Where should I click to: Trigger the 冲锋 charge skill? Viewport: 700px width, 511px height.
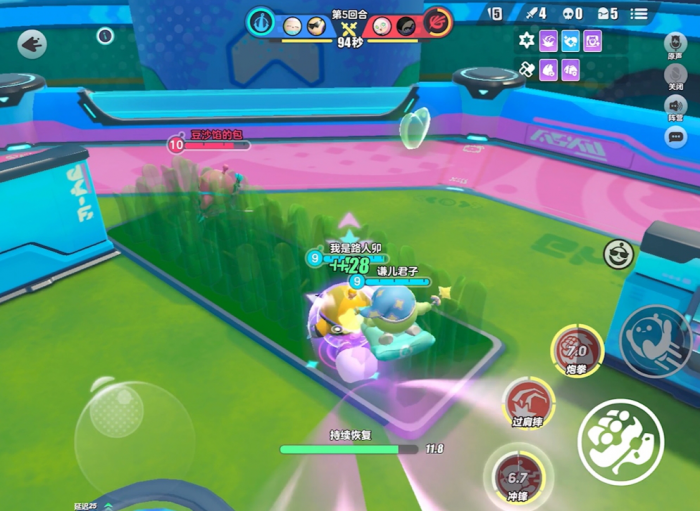coord(516,475)
